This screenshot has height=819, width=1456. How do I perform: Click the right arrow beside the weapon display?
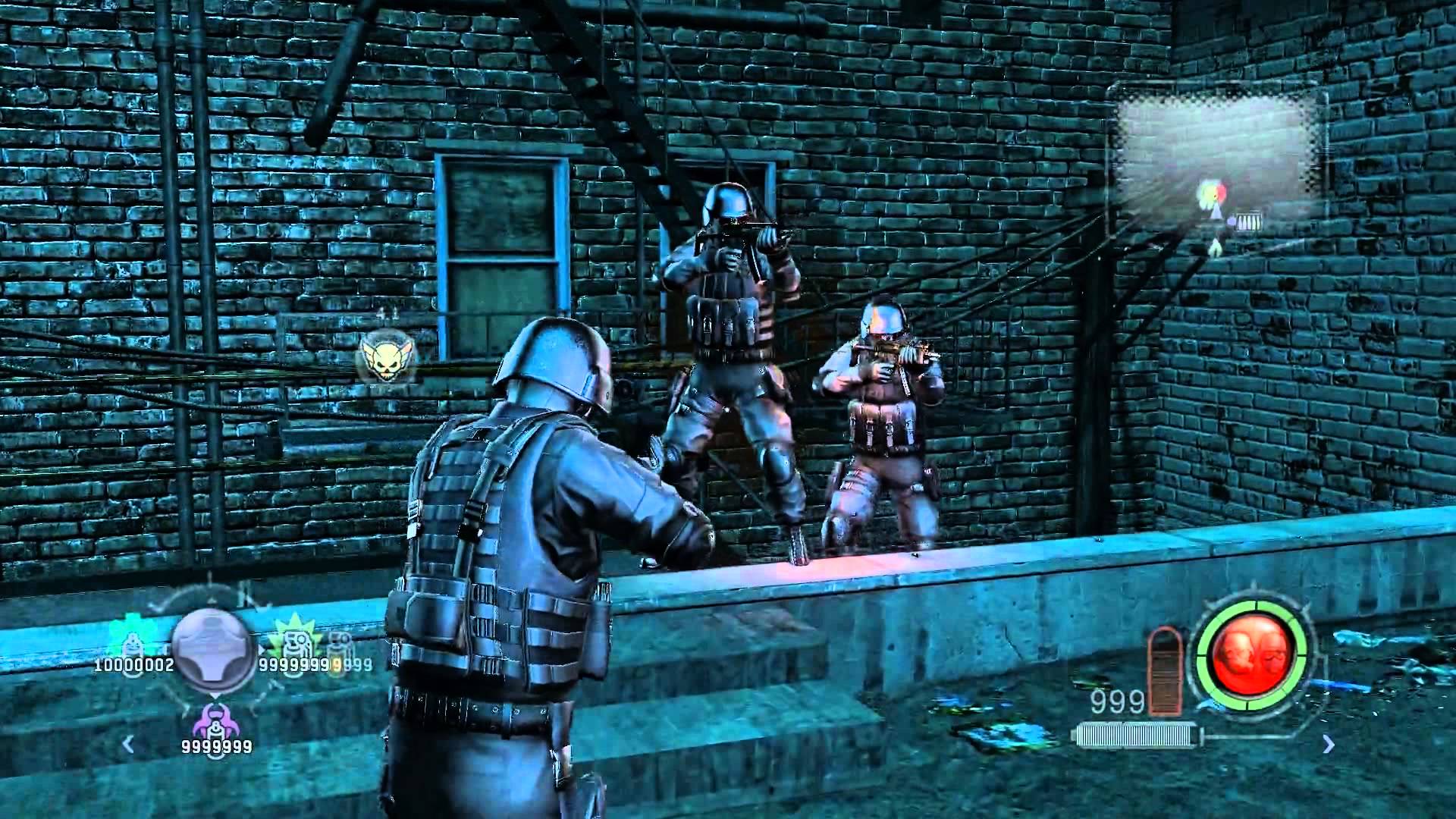click(x=1328, y=745)
